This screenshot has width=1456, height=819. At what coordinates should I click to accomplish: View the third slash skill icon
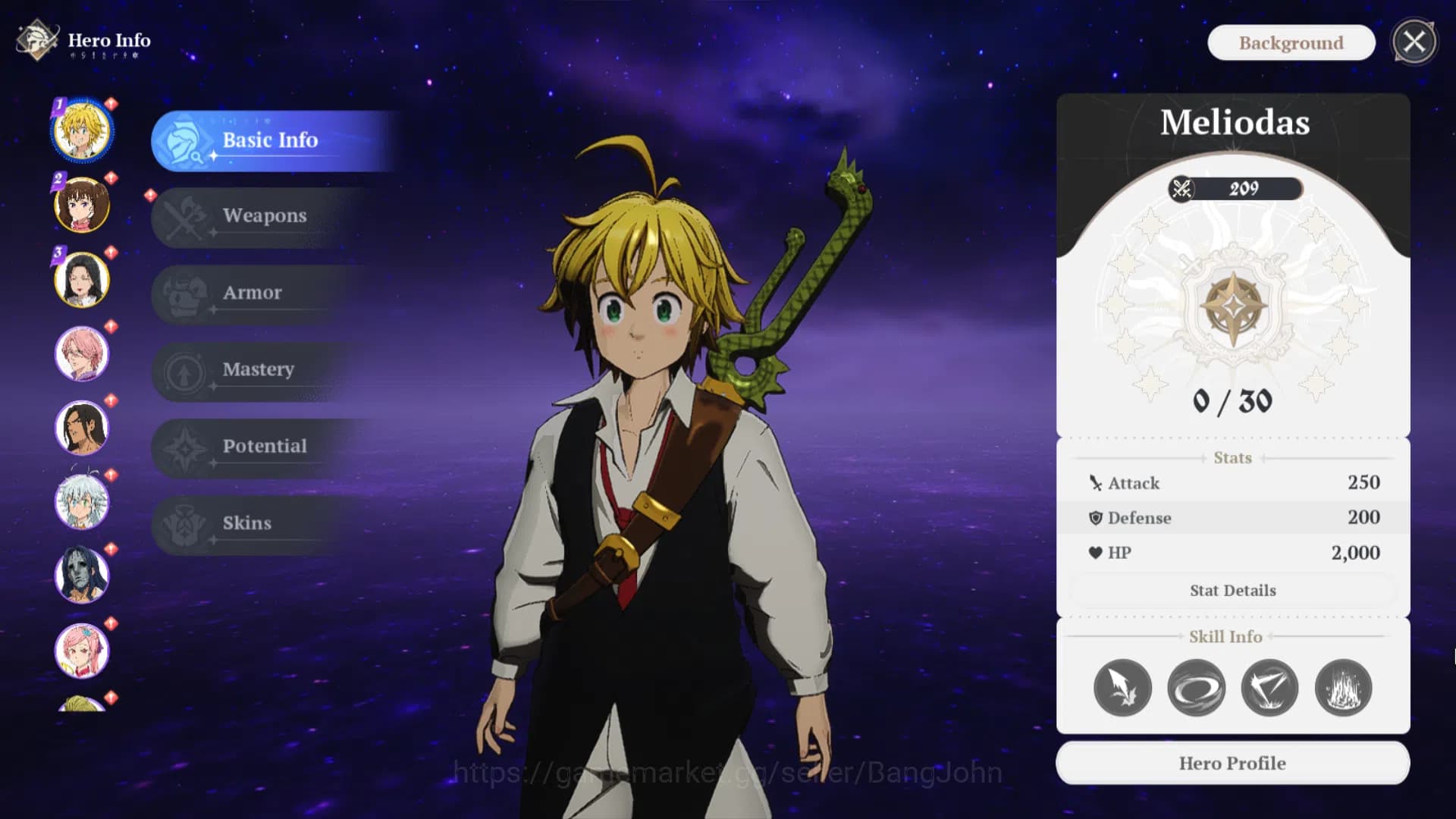(1270, 687)
